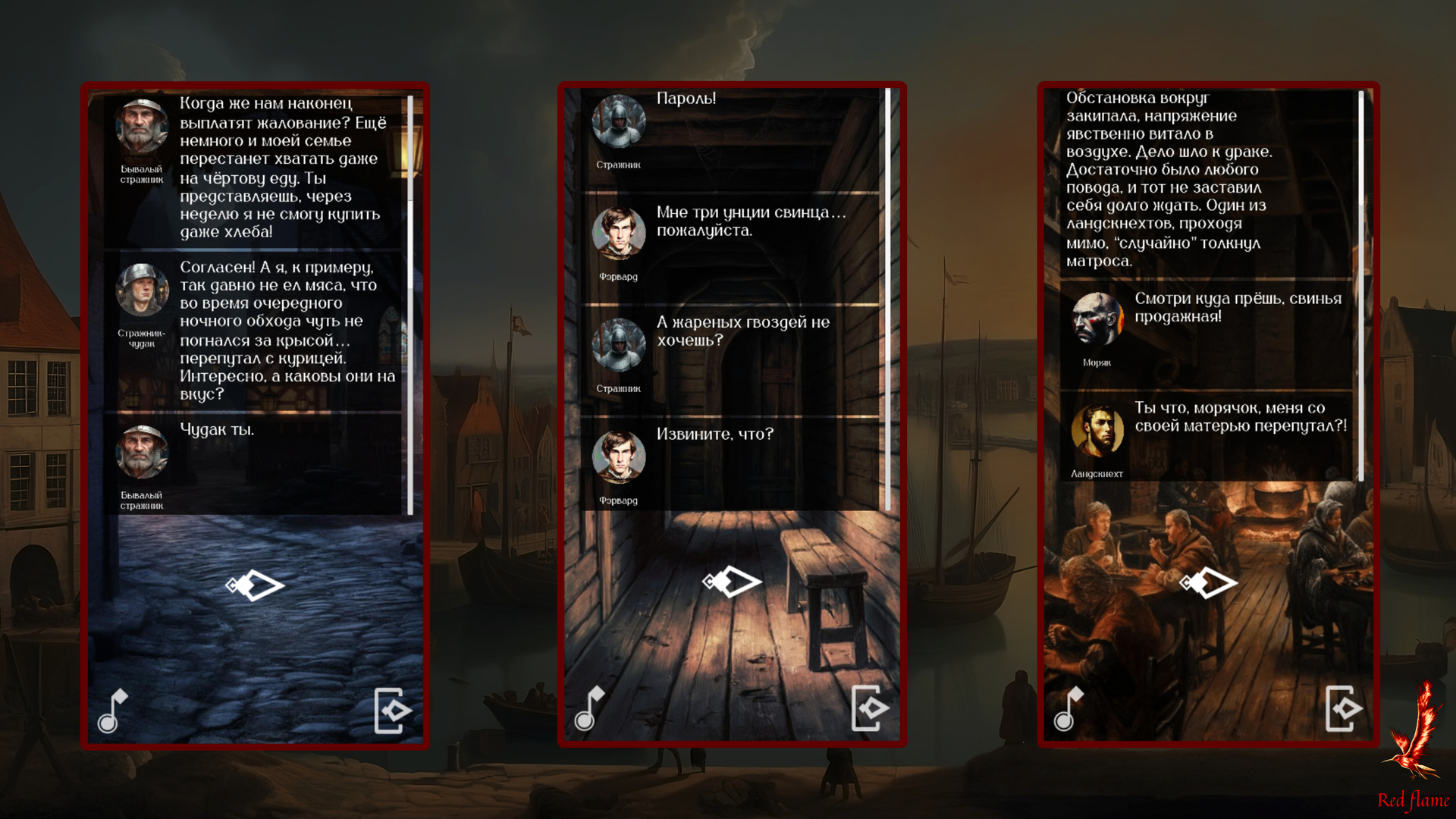The width and height of the screenshot is (1456, 819).
Task: Advance the tavern brawl scene with the diamond arrow
Action: 1209,582
